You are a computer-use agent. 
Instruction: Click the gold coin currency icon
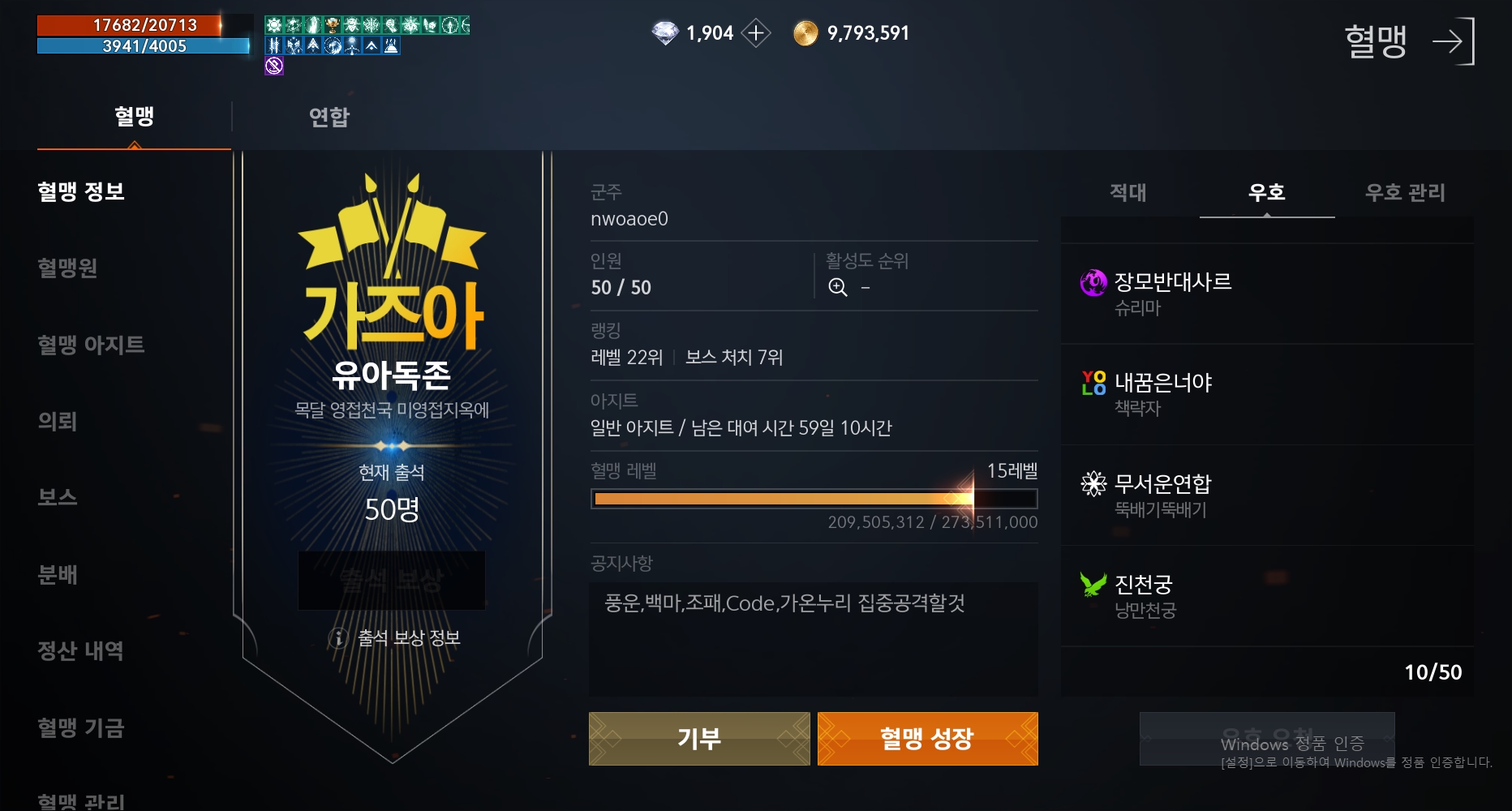806,33
